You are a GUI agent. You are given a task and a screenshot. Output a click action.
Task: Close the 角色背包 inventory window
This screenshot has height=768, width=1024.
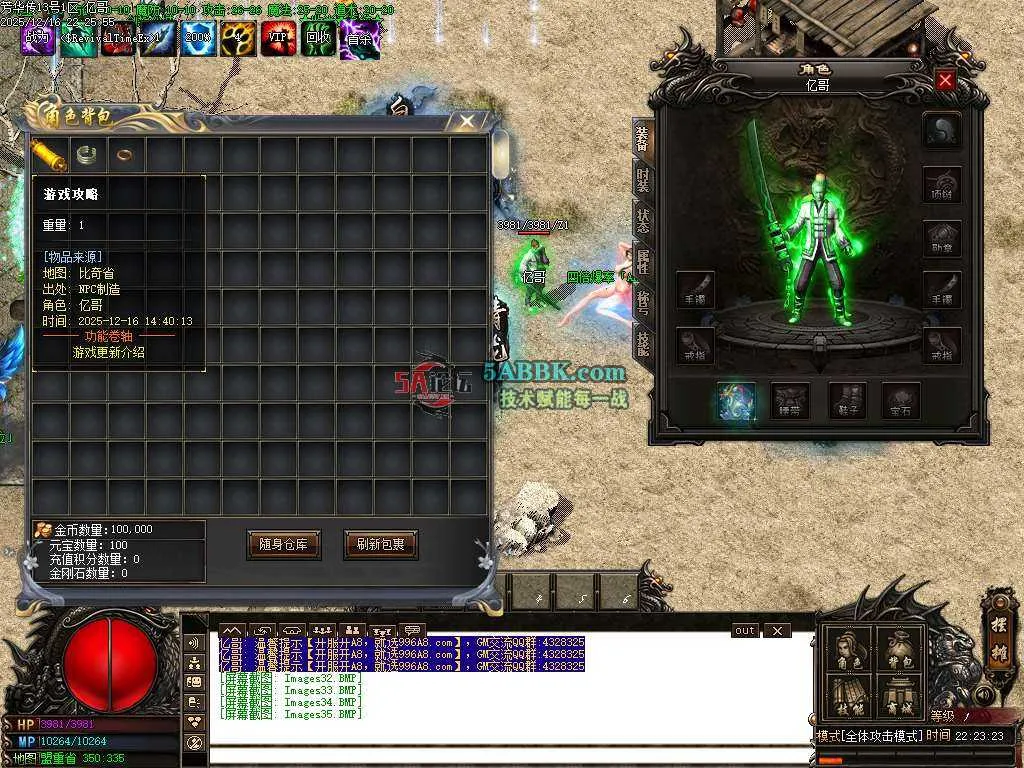coord(467,121)
